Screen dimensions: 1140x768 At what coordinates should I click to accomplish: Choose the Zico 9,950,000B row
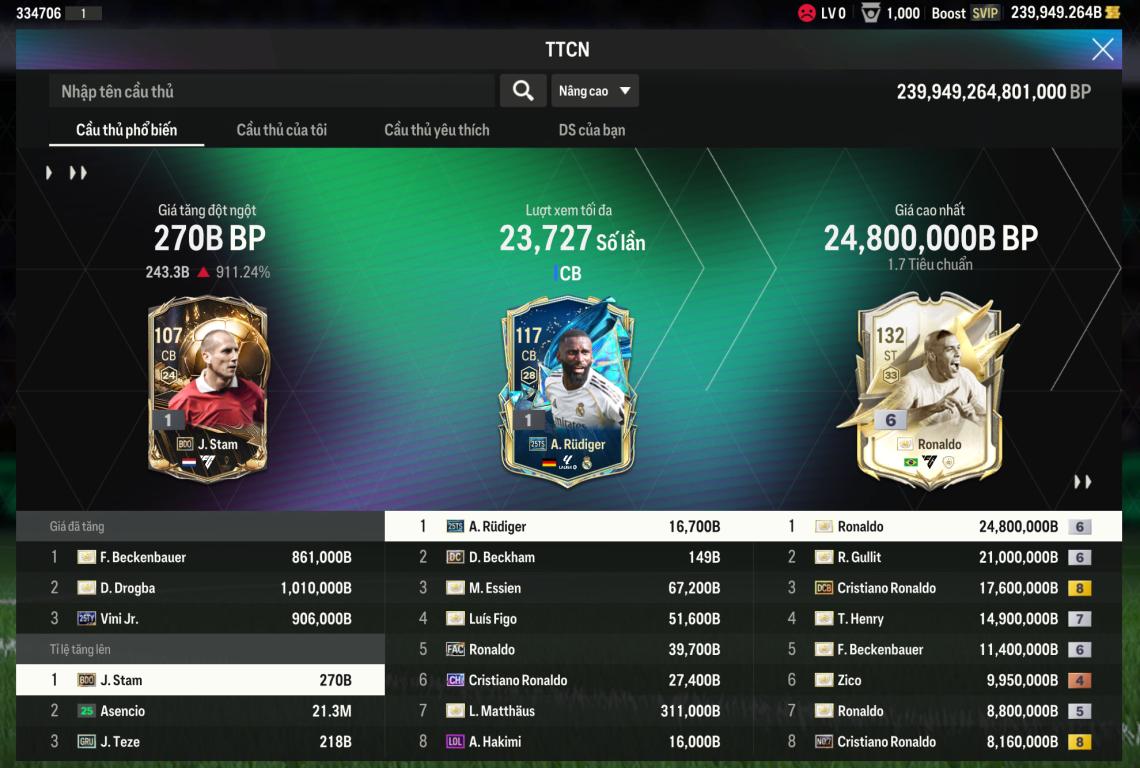[x=938, y=680]
